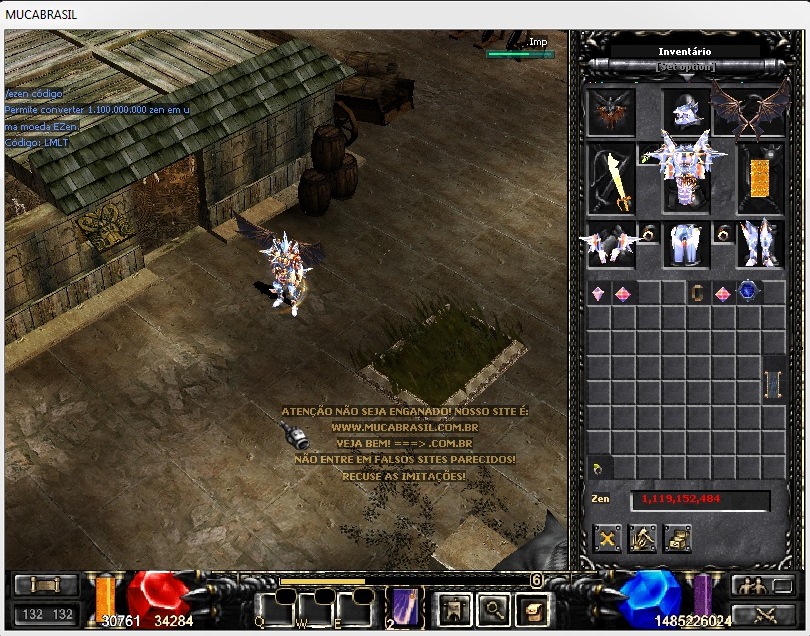Select the equipped dark wings slot
This screenshot has width=810, height=636.
749,111
